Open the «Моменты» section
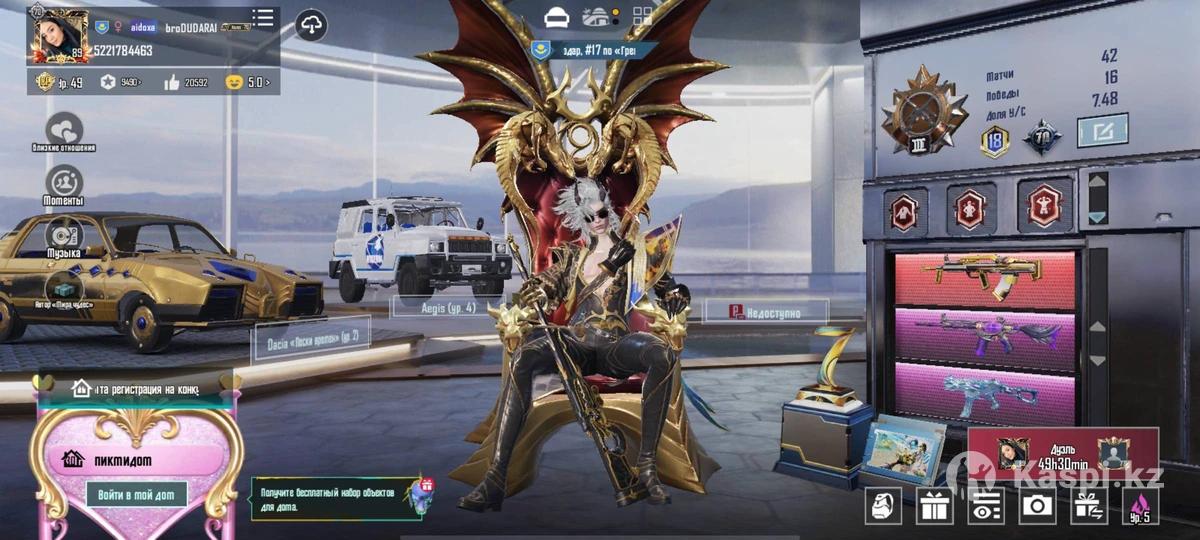Image resolution: width=1200 pixels, height=540 pixels. coord(64,182)
